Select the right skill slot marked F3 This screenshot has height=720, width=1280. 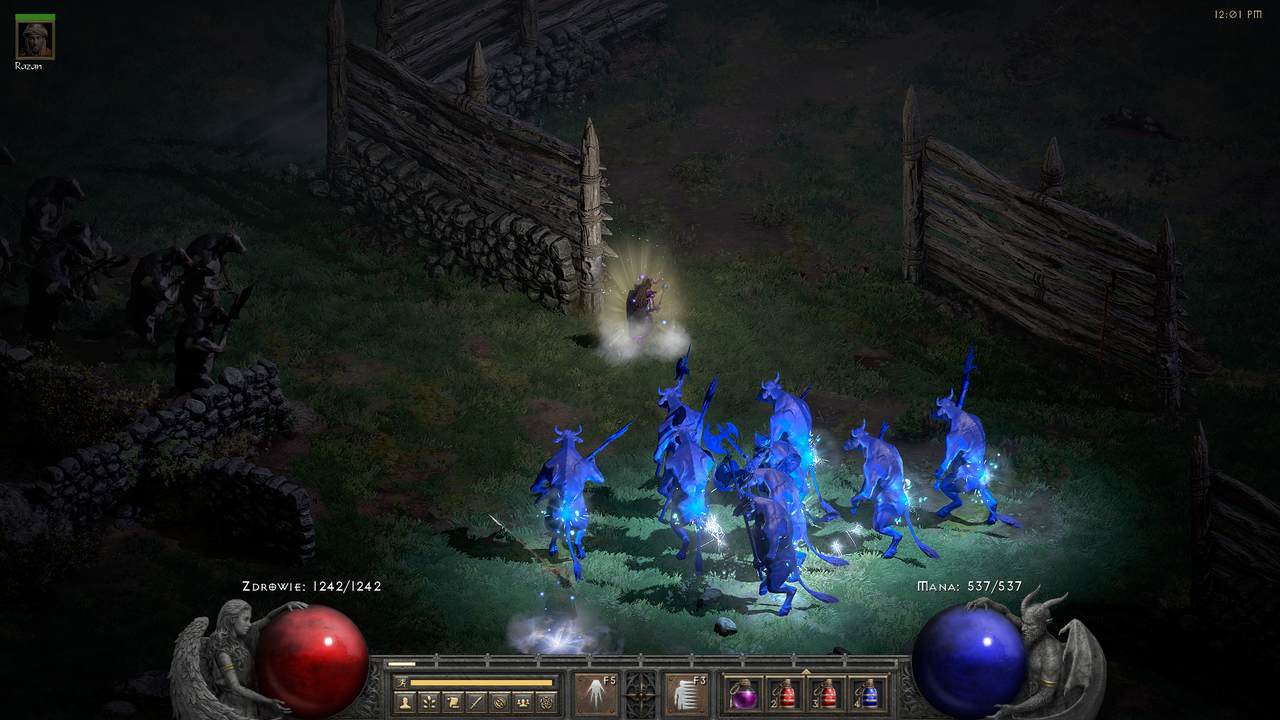[x=686, y=693]
